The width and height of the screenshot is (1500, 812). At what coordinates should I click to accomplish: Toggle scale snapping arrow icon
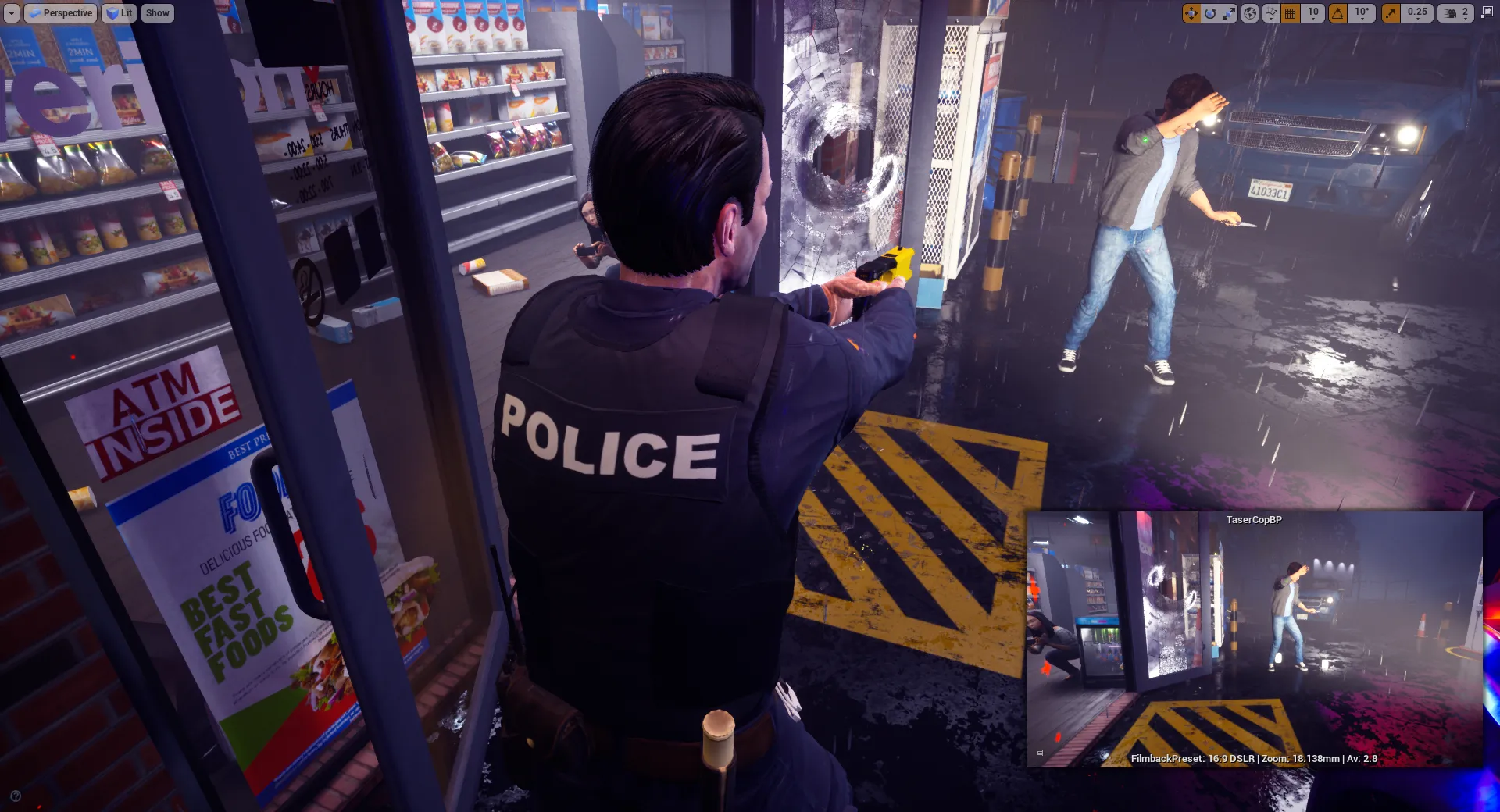click(1391, 13)
